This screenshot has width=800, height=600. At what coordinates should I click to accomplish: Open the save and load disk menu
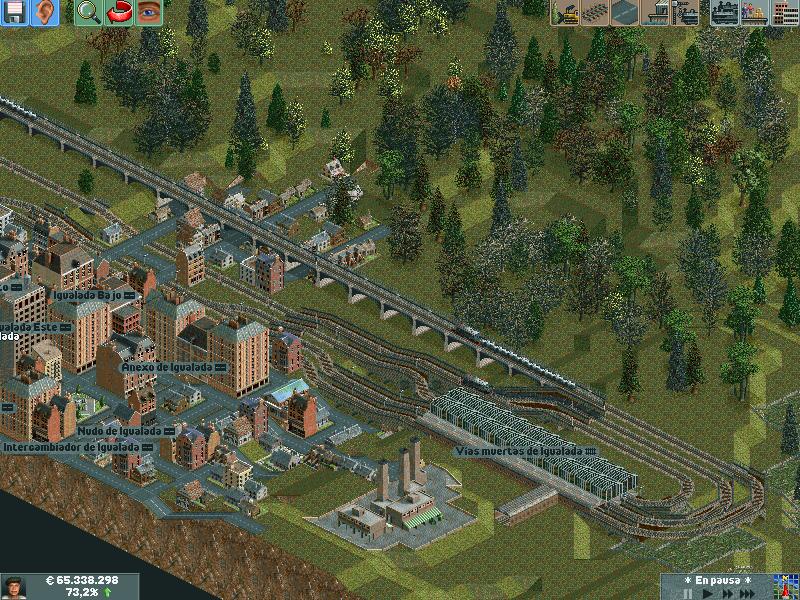[x=14, y=12]
